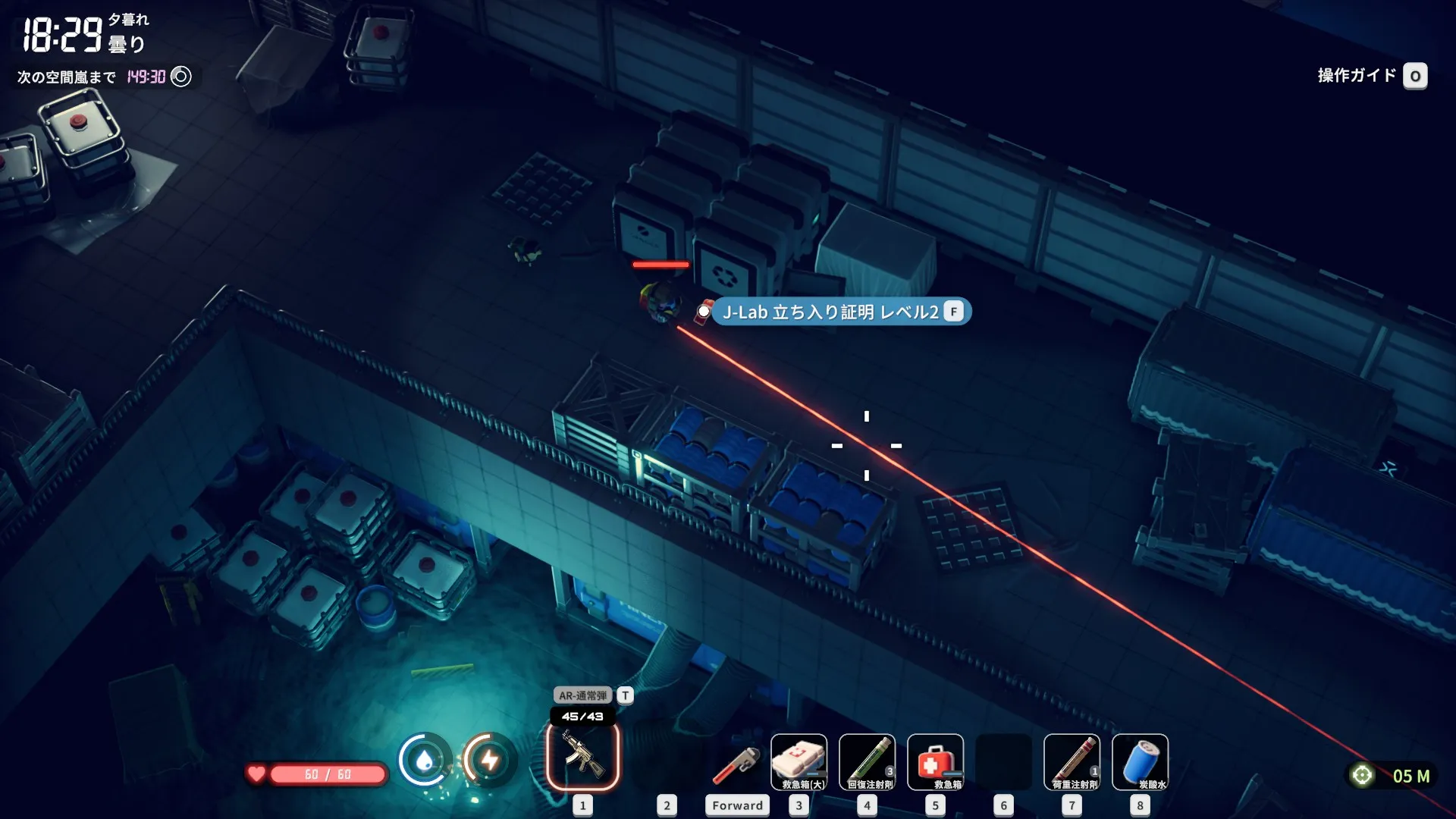Use the large first aid kit (救急箱(大))
Screen dimensions: 1456x819
[x=799, y=762]
